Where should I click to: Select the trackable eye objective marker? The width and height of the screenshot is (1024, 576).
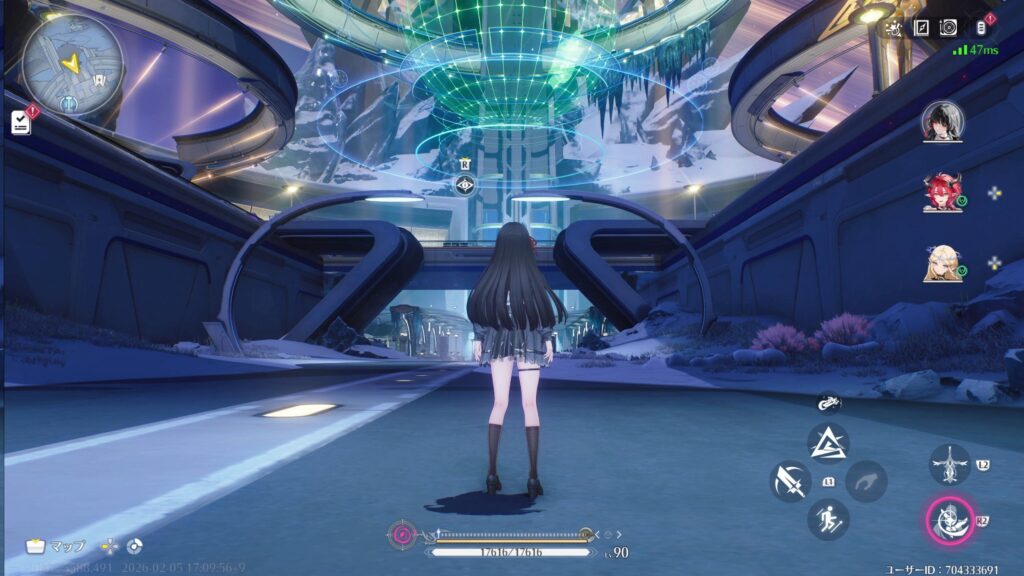click(x=465, y=185)
